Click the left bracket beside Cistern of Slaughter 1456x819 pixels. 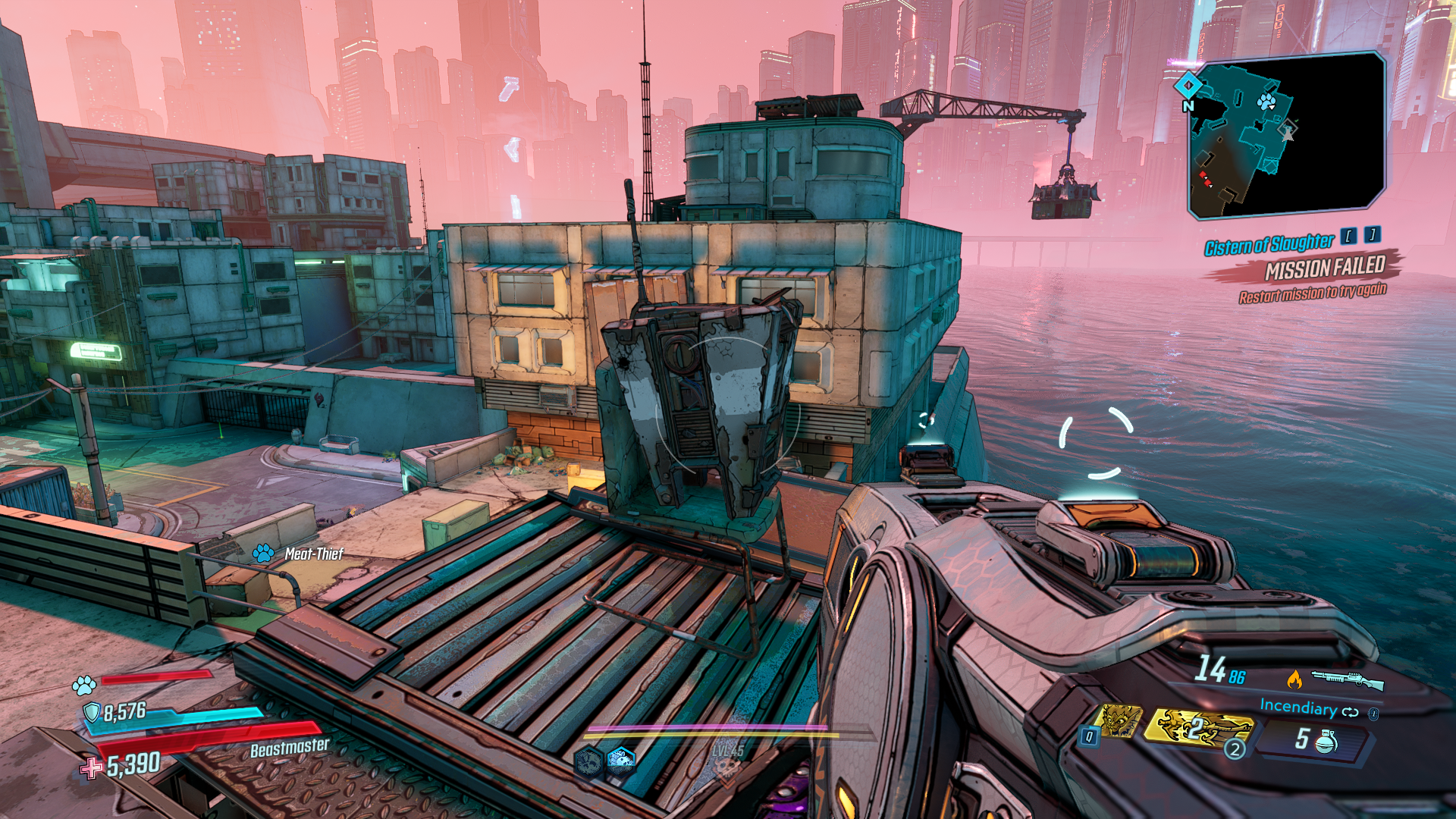pyautogui.click(x=1350, y=237)
